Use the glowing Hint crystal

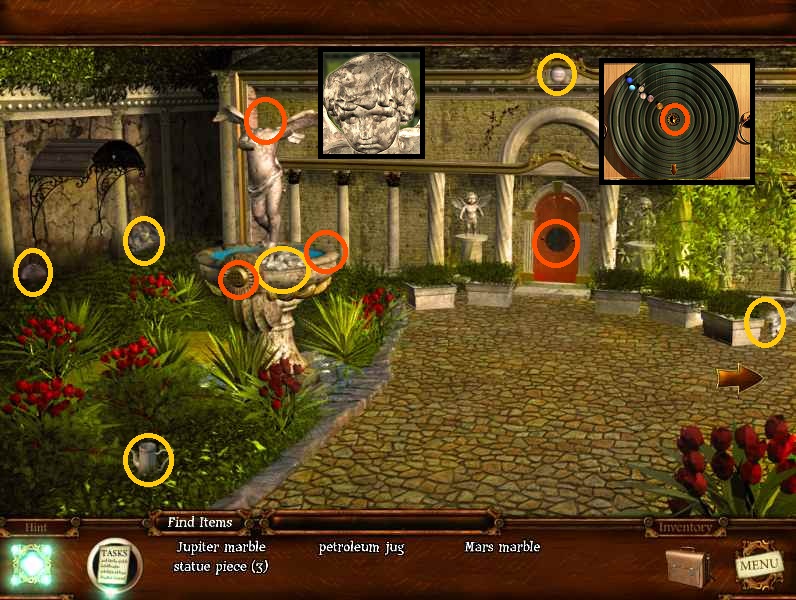pos(31,564)
